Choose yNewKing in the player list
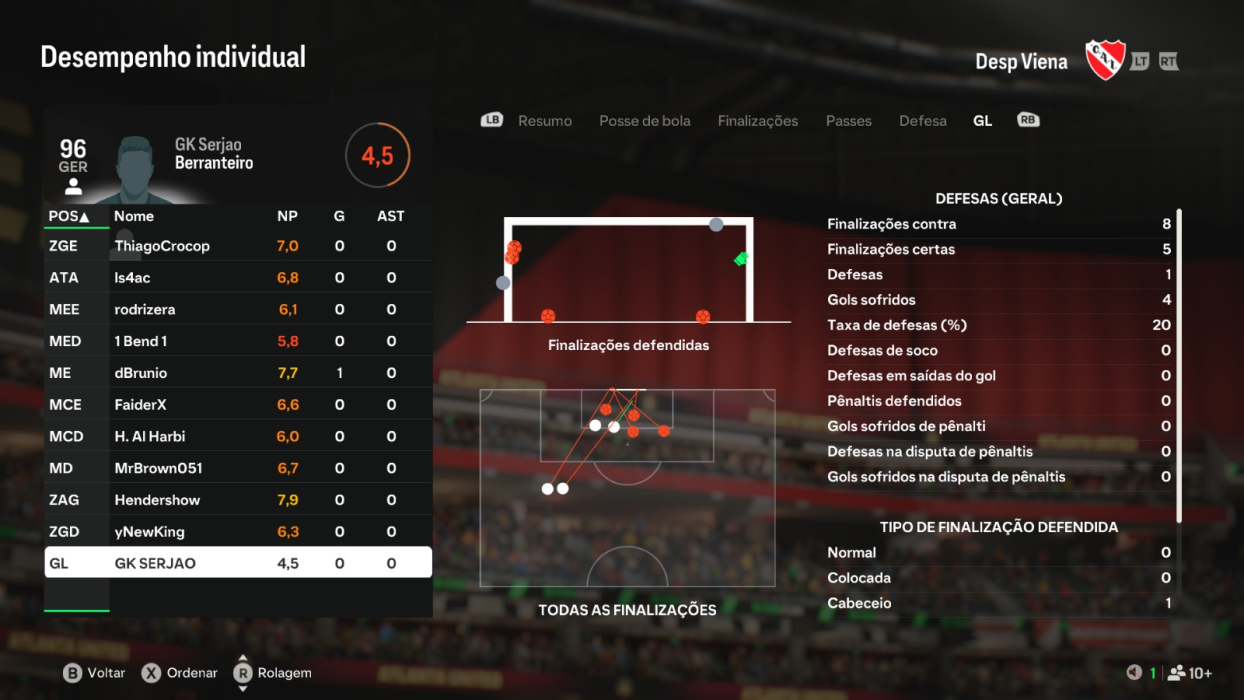 (x=238, y=532)
